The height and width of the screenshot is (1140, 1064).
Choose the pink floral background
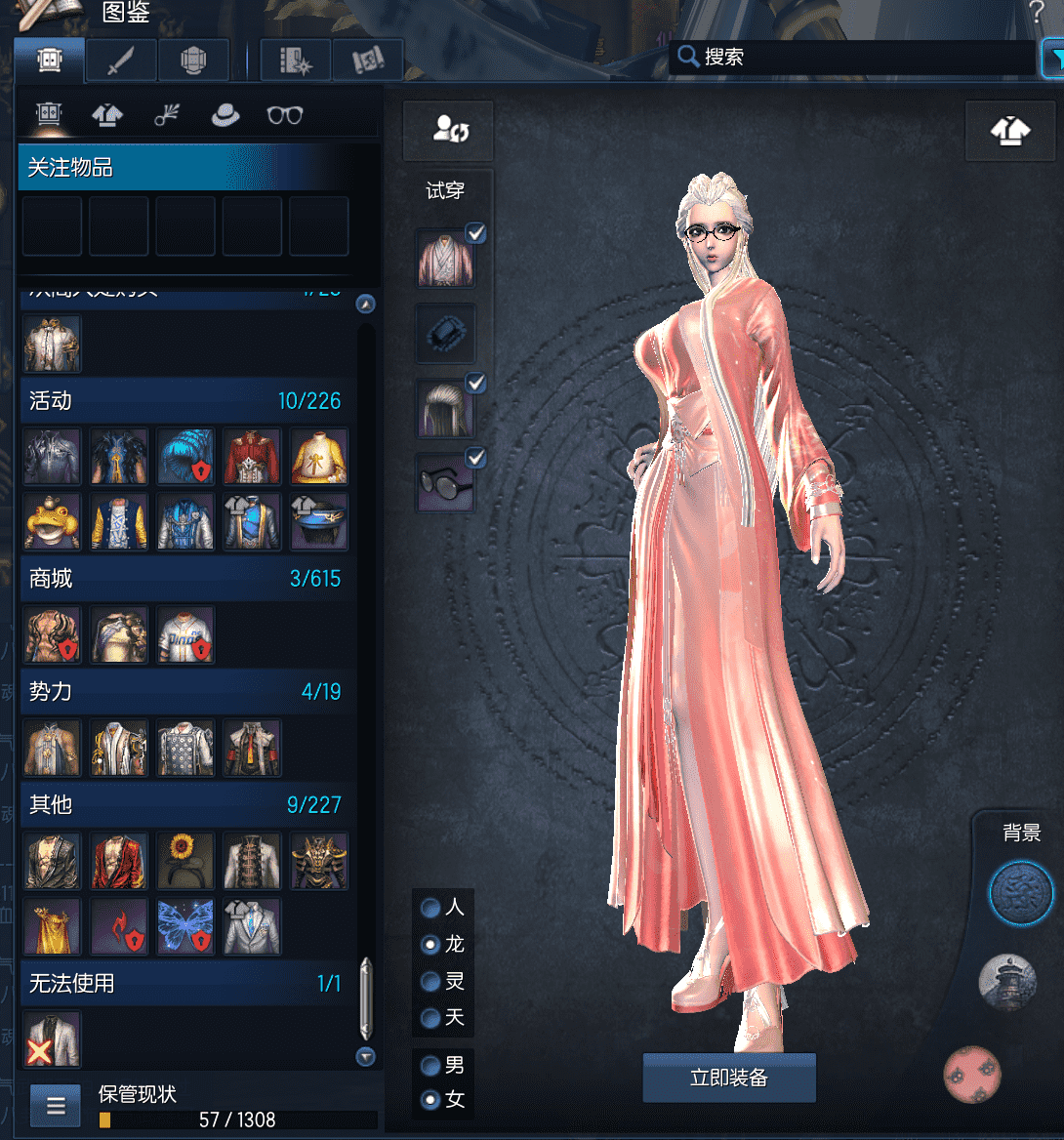972,1074
